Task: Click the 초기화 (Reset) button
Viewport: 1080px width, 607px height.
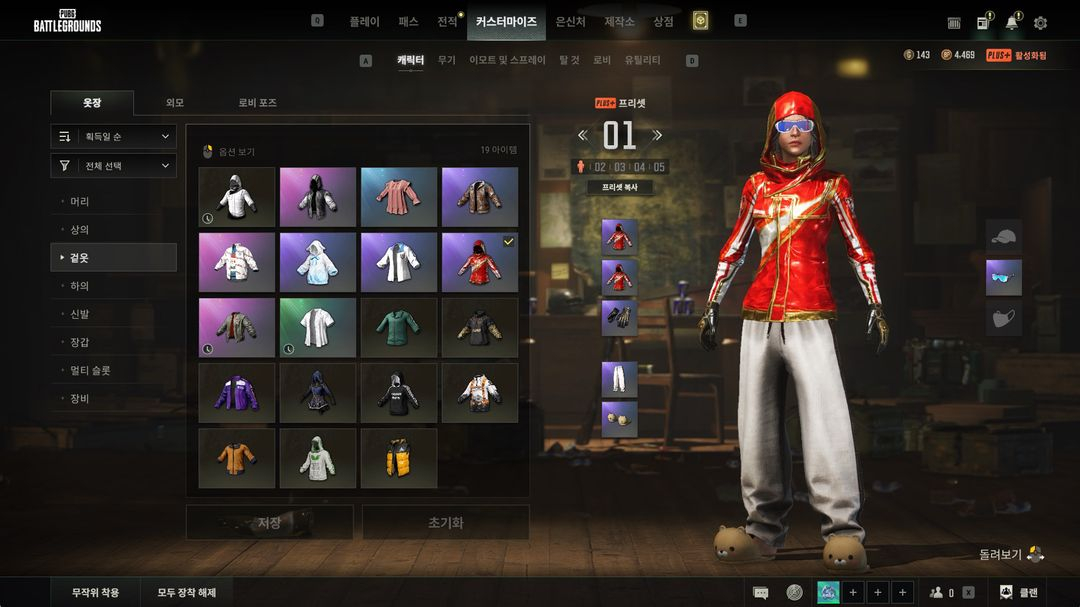Action: tap(445, 522)
